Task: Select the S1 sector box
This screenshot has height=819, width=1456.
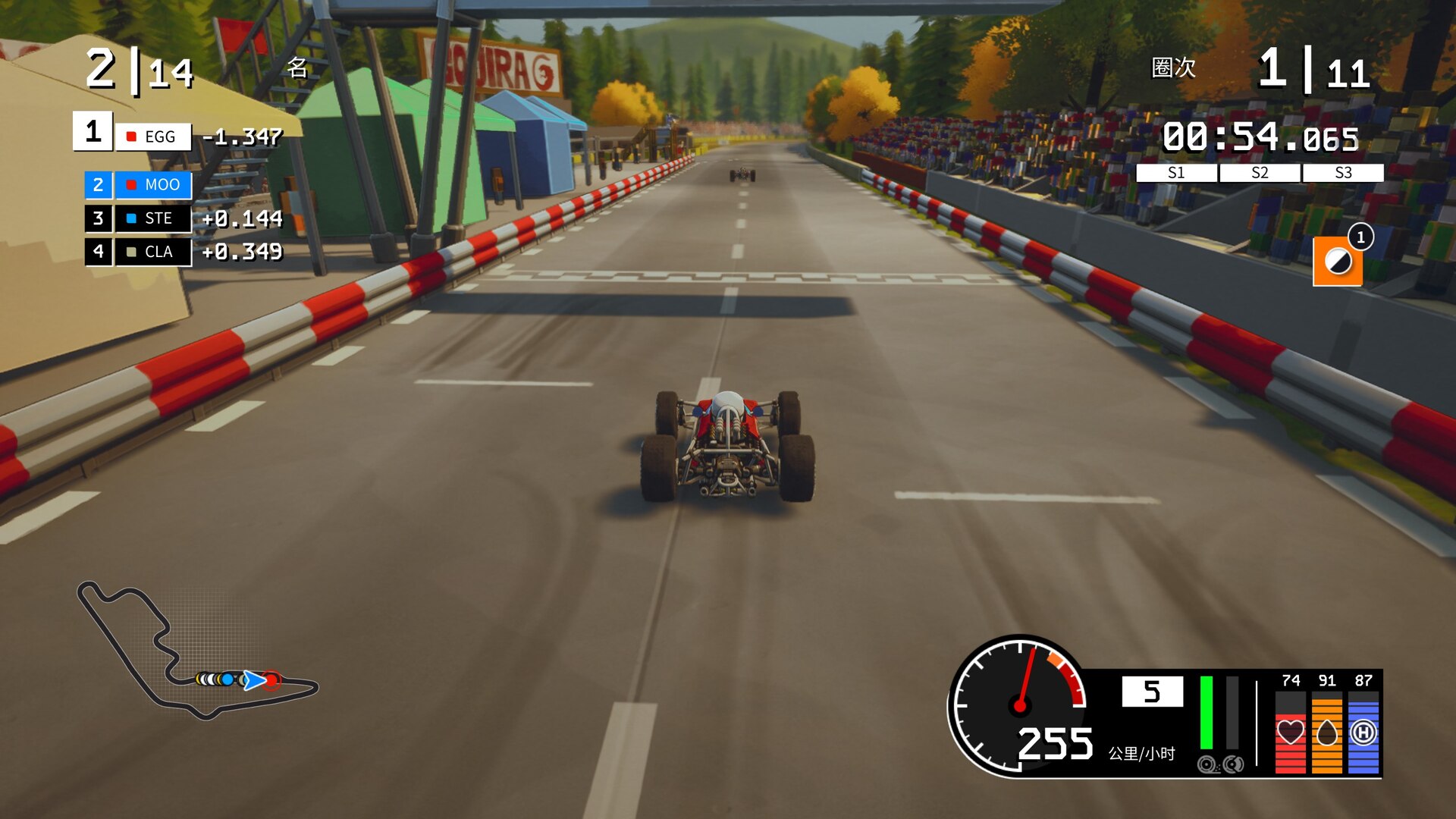Action: (x=1176, y=173)
